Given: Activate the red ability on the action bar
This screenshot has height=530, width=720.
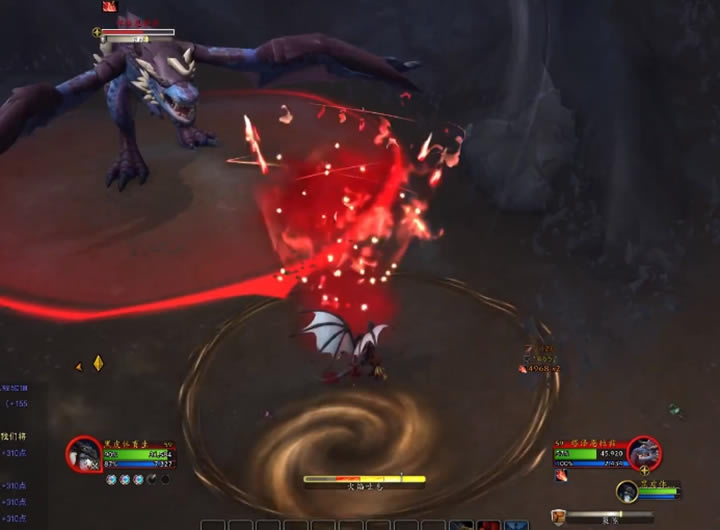Looking at the screenshot, I should (x=489, y=524).
